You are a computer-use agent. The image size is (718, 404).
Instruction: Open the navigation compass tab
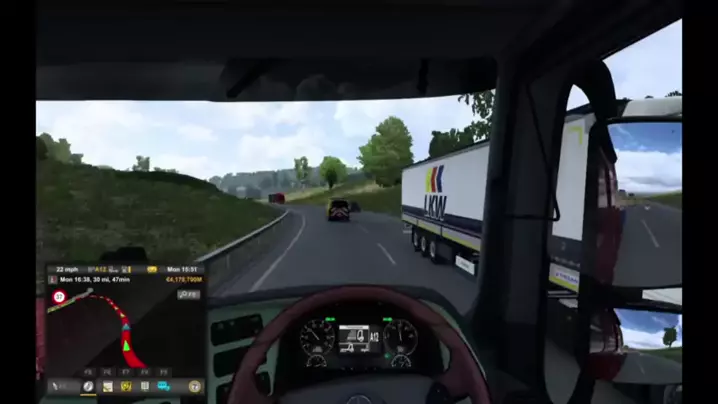(88, 386)
